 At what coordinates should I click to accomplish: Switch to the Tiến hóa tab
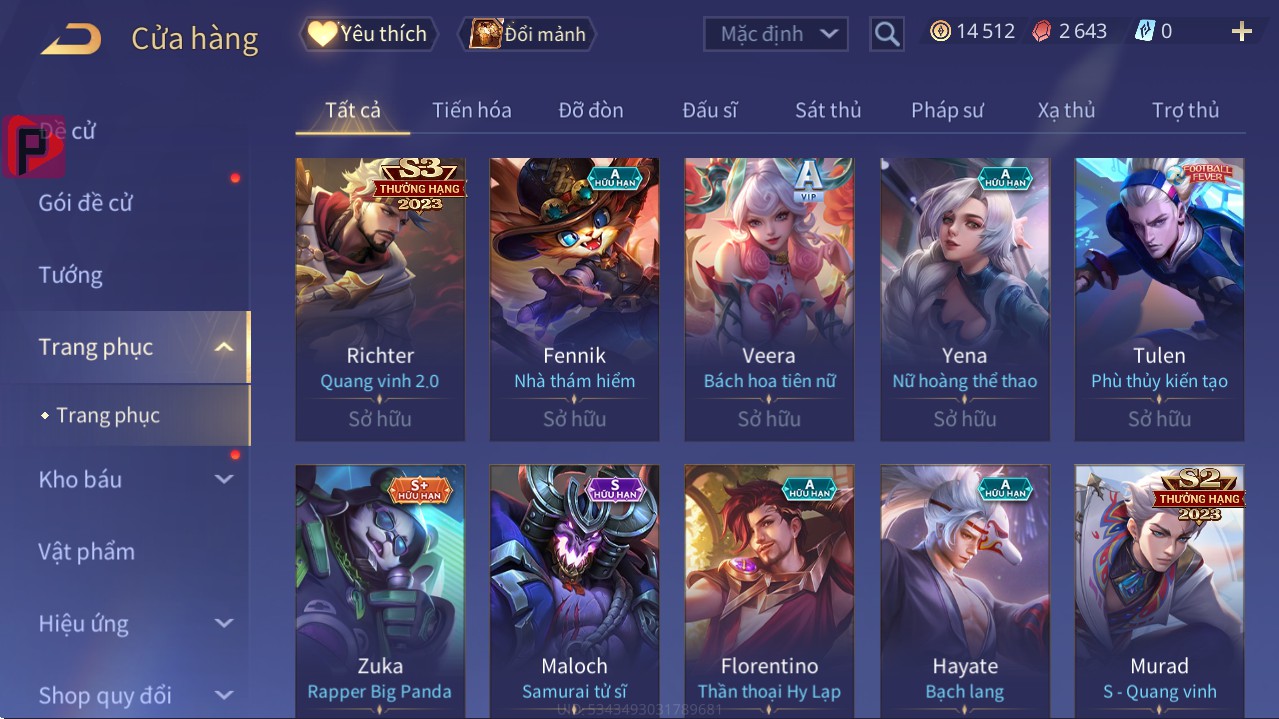click(x=471, y=110)
